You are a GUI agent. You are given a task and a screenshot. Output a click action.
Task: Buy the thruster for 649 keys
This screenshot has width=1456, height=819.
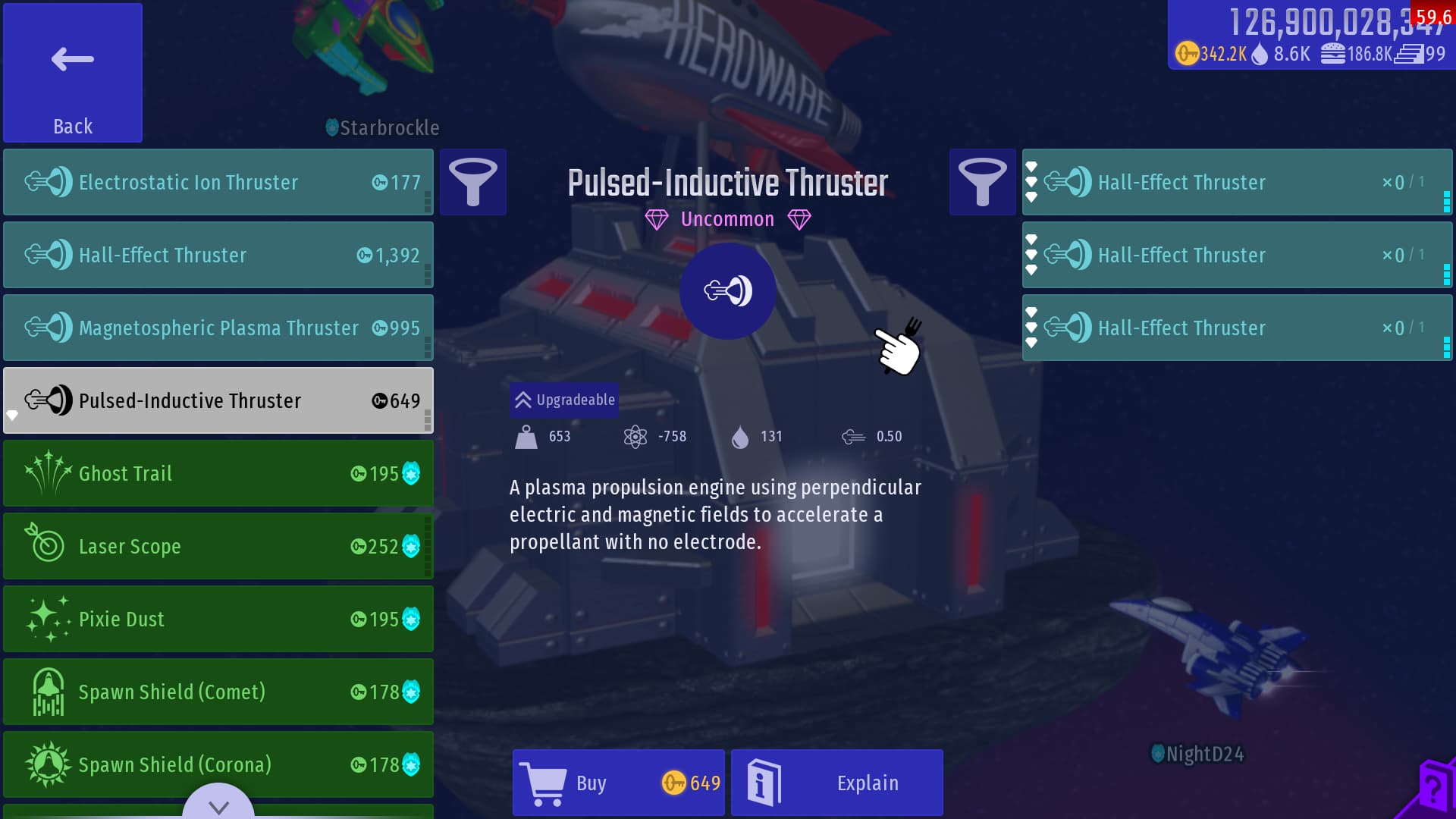(x=619, y=783)
